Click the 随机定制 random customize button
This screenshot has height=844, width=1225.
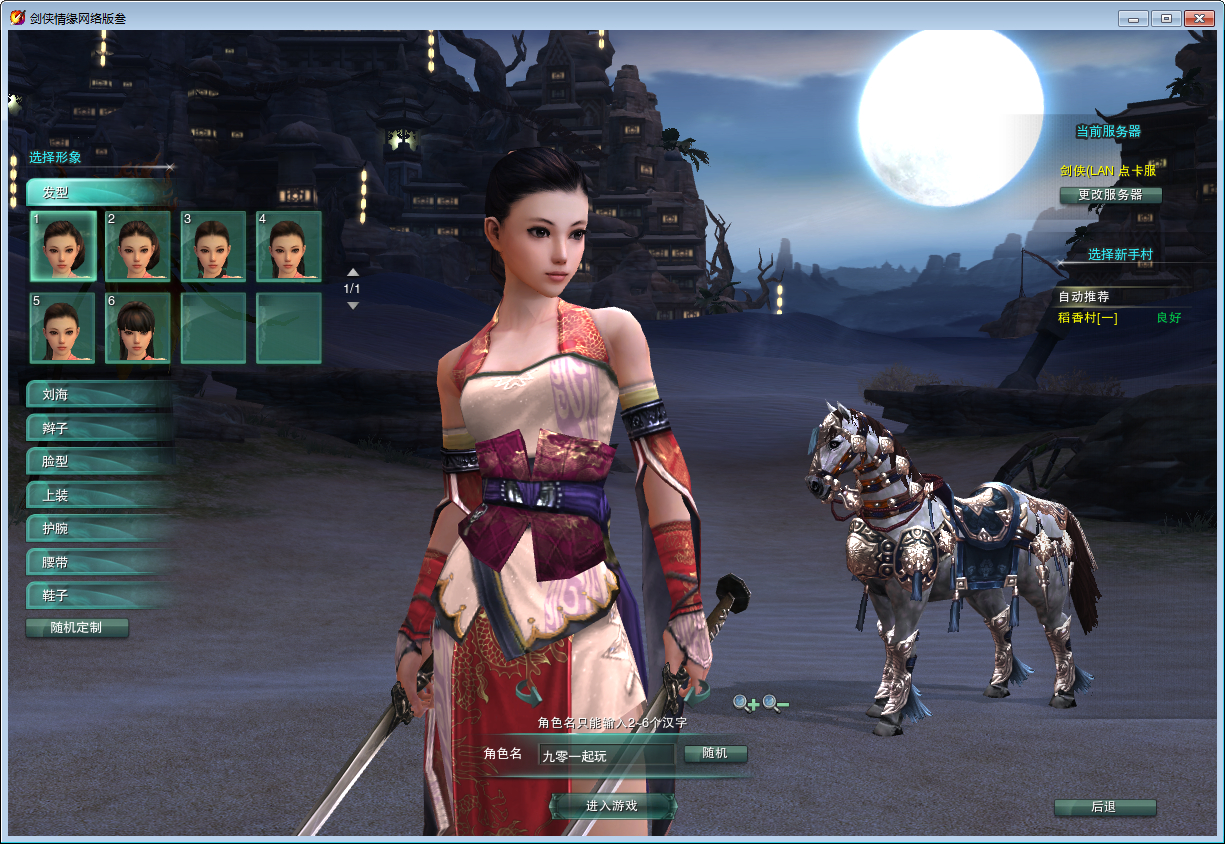[x=77, y=628]
